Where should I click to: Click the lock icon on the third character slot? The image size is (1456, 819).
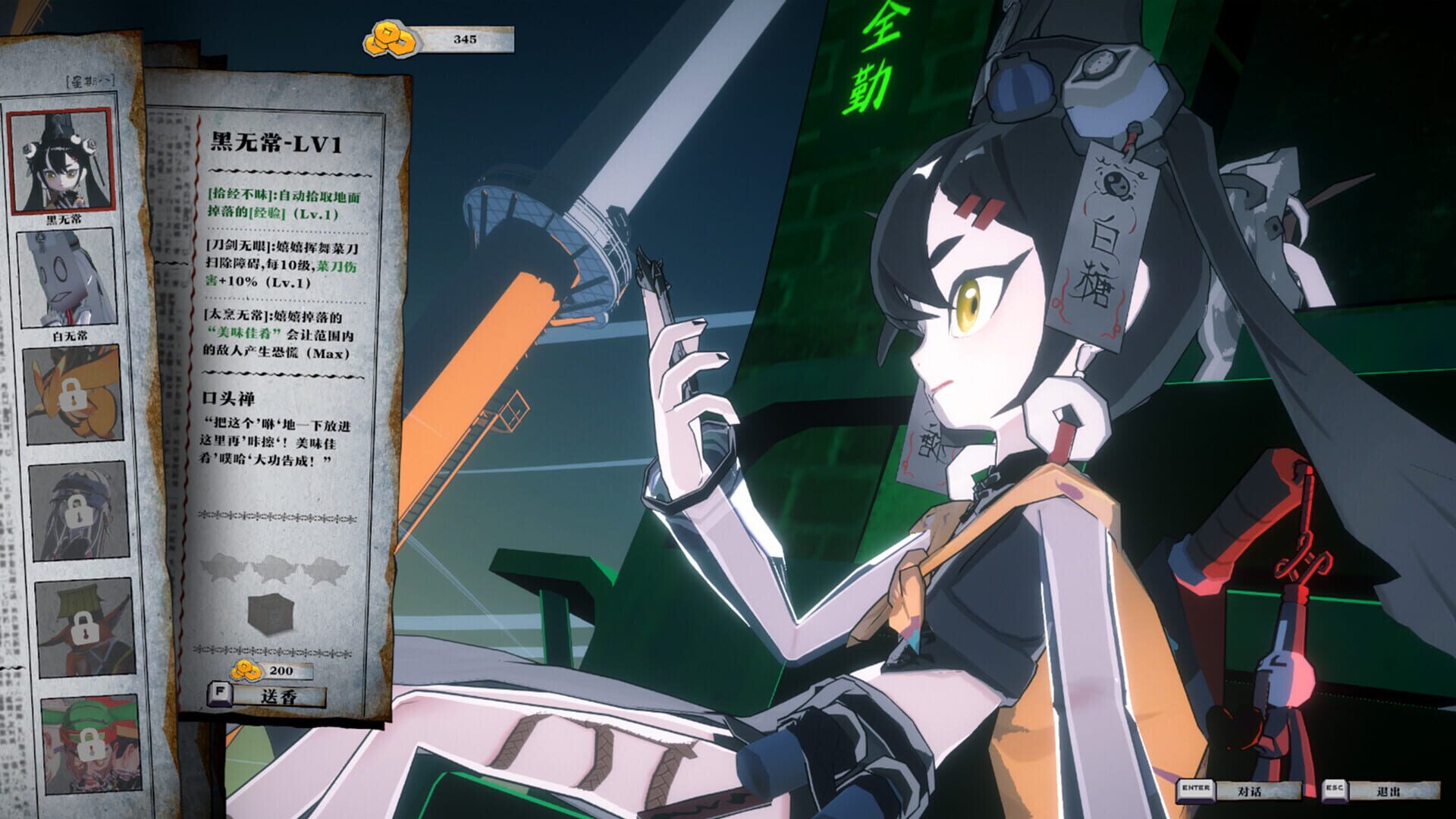(73, 394)
